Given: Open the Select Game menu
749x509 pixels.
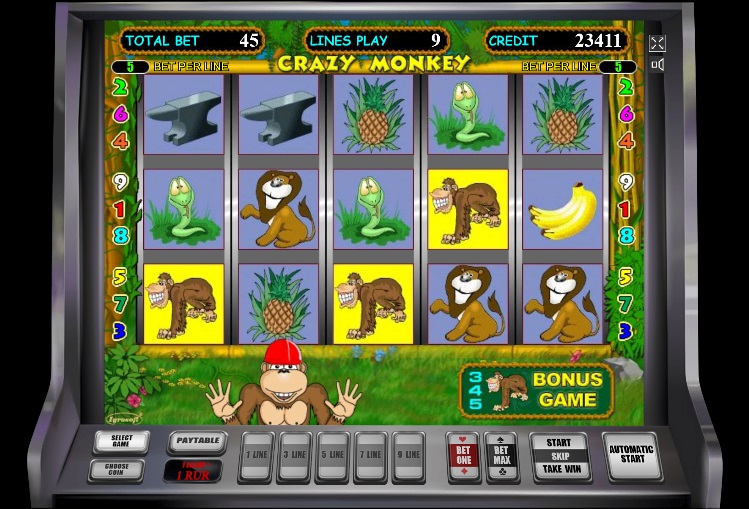Looking at the screenshot, I should 121,441.
